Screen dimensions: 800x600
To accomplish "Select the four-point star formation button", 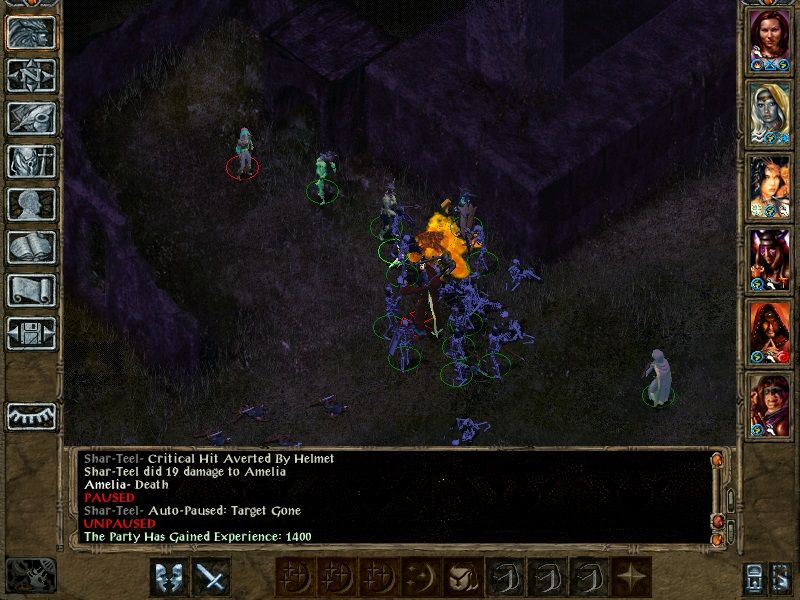I will [630, 577].
